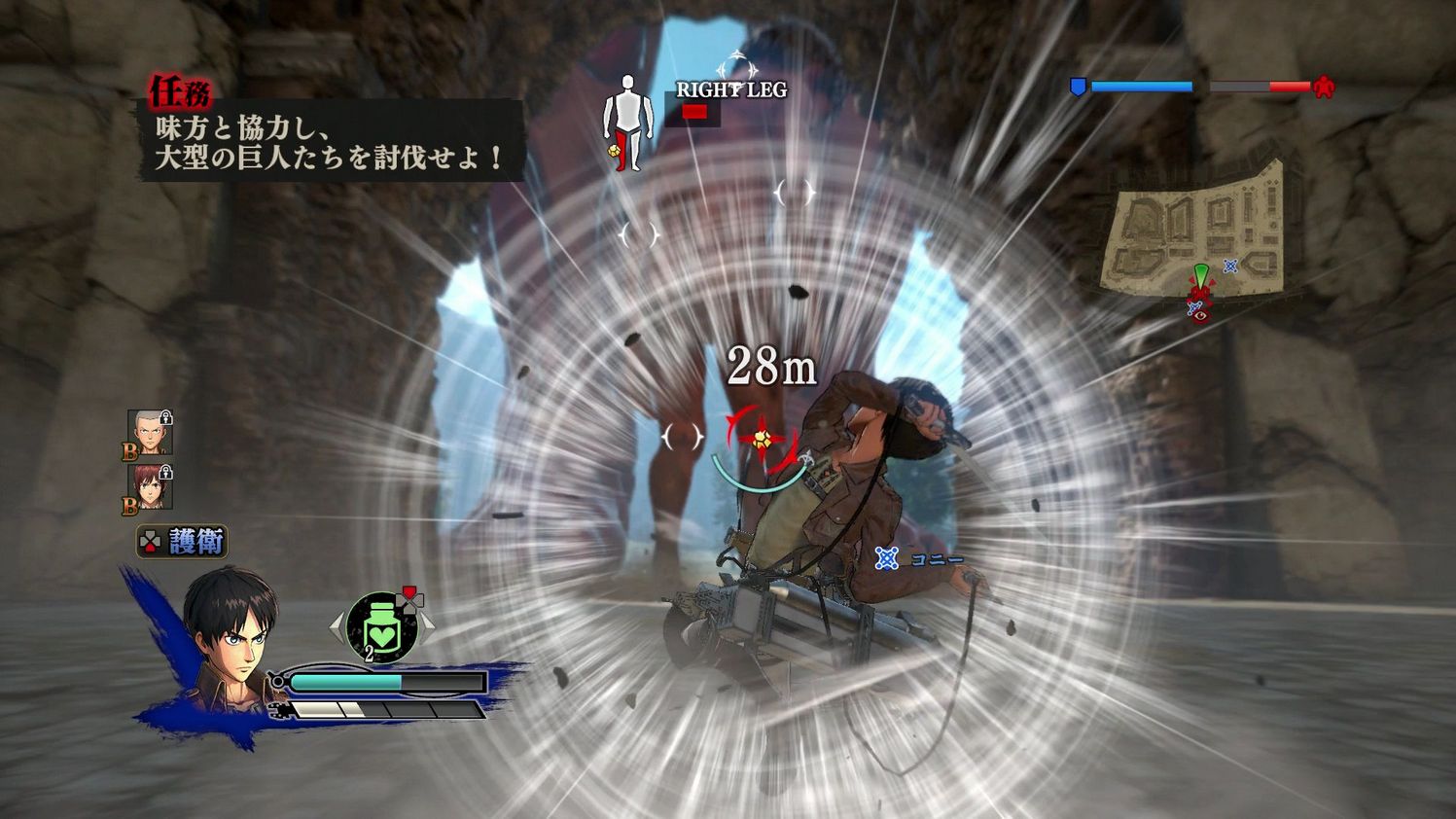Select the 護衛 command label

pos(197,539)
